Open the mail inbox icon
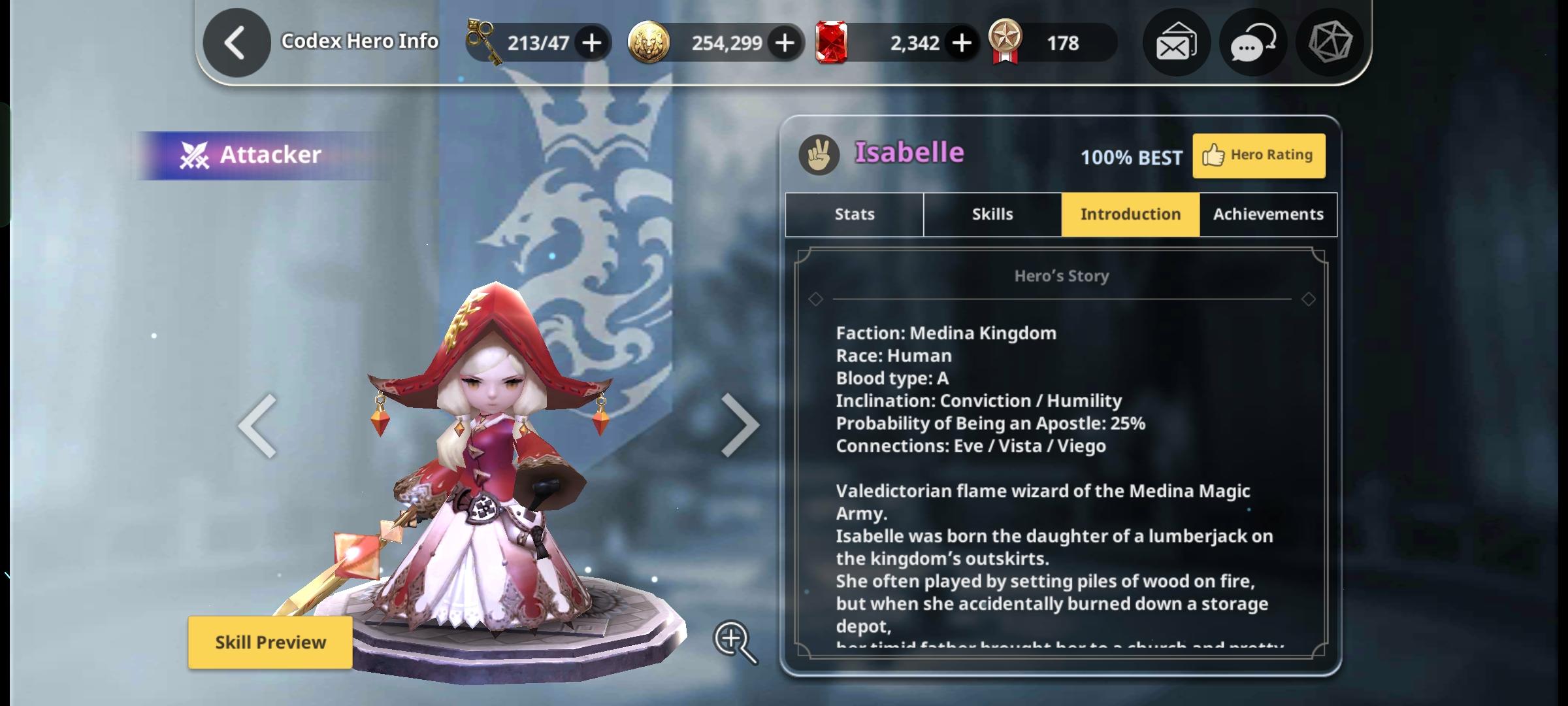 click(1176, 42)
